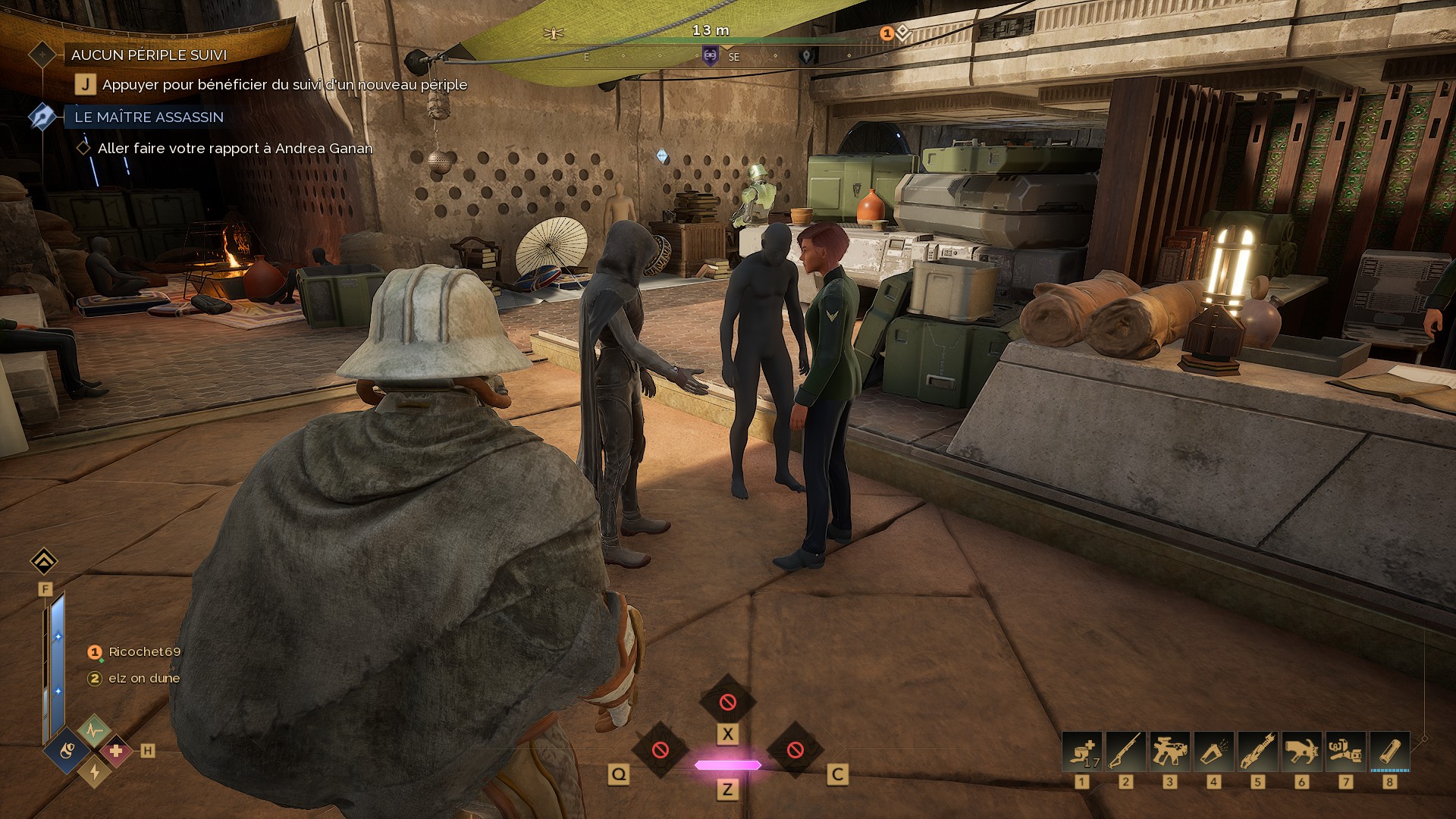The width and height of the screenshot is (1456, 819).
Task: Click the purple marker on the compass
Action: (710, 55)
